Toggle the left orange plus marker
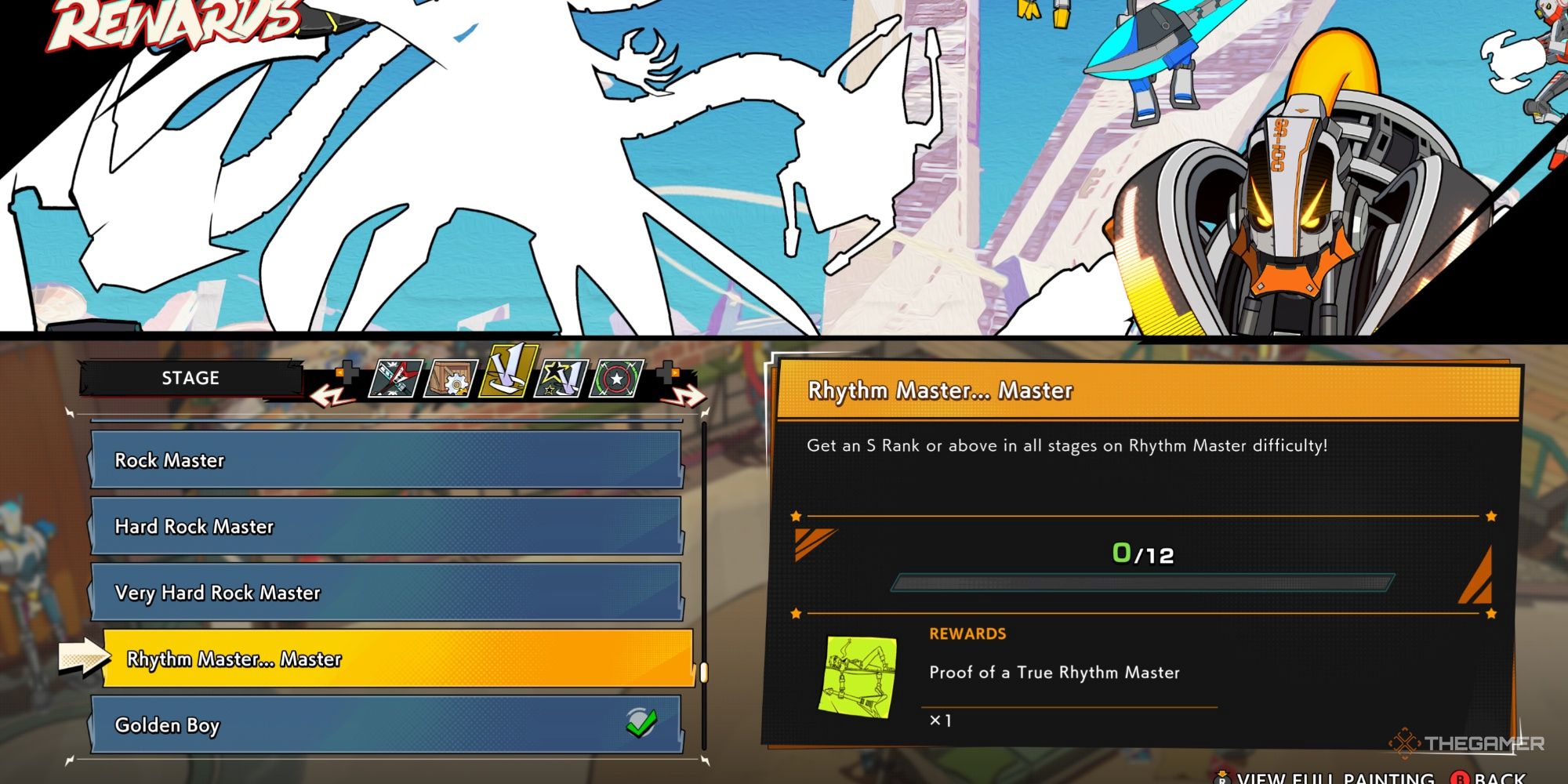Viewport: 1568px width, 784px height. 347,374
